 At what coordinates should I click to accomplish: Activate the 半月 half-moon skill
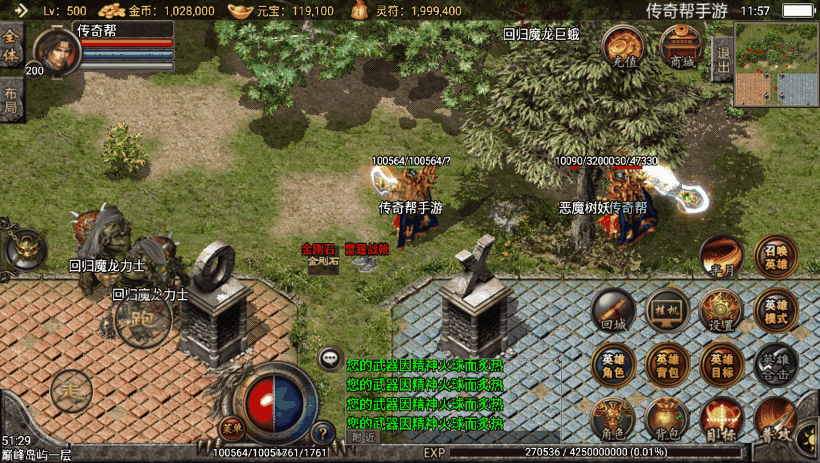(x=720, y=257)
